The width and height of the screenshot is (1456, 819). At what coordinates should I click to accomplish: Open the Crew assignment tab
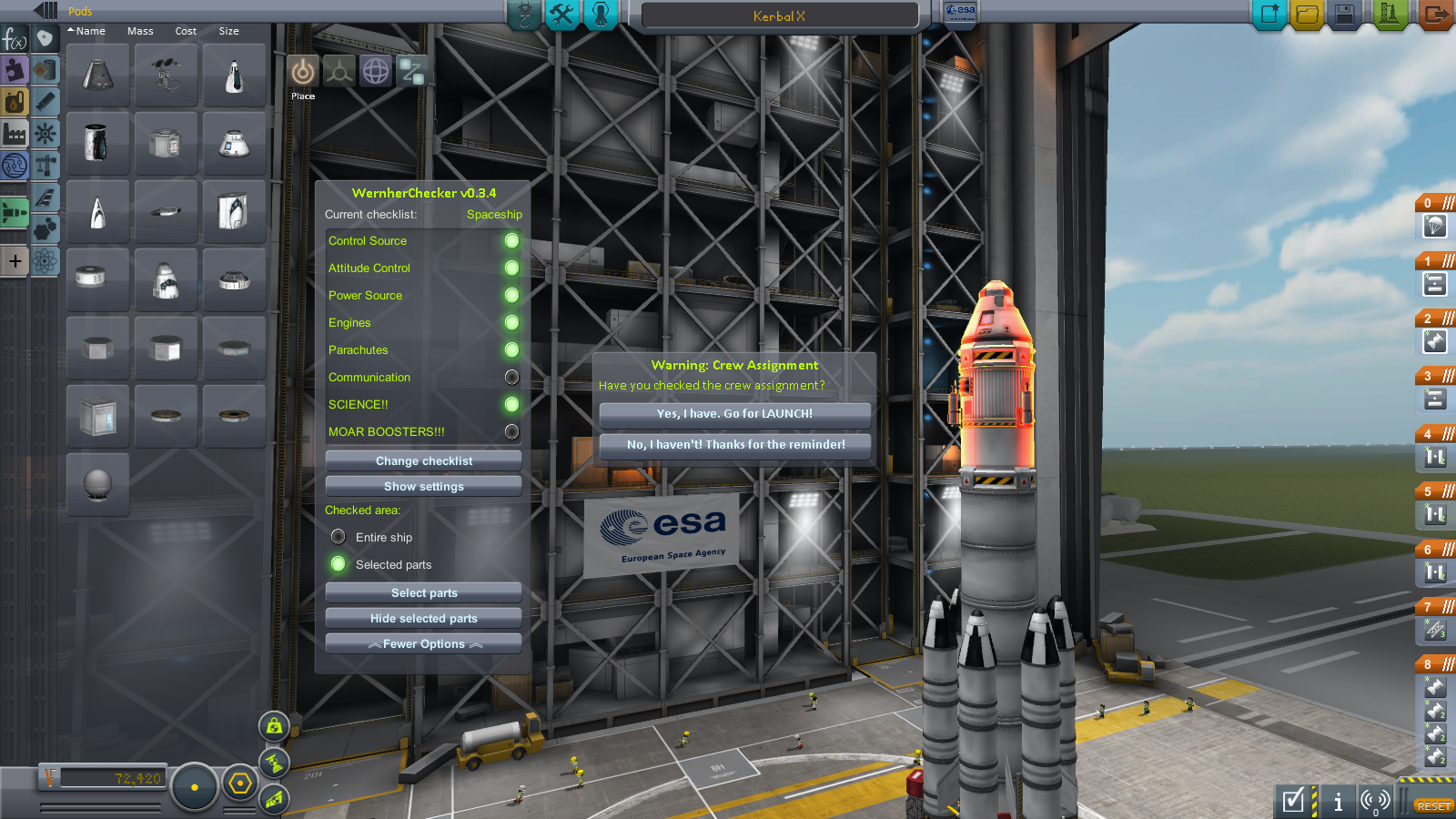tap(601, 15)
